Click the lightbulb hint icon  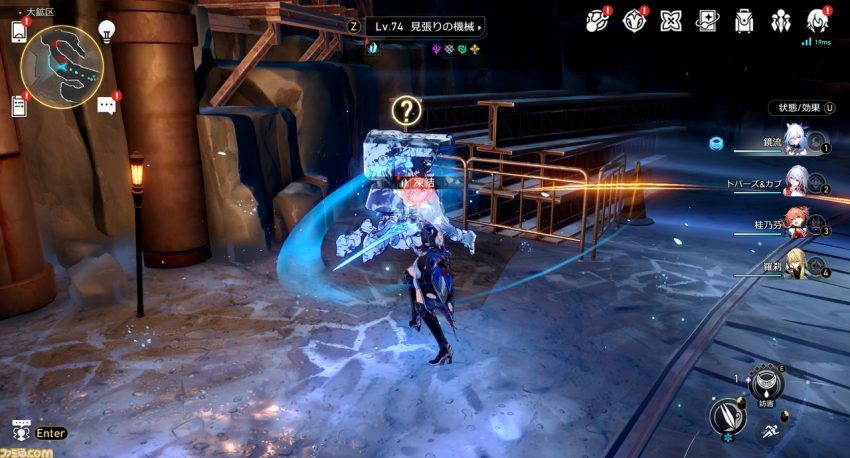click(x=106, y=30)
